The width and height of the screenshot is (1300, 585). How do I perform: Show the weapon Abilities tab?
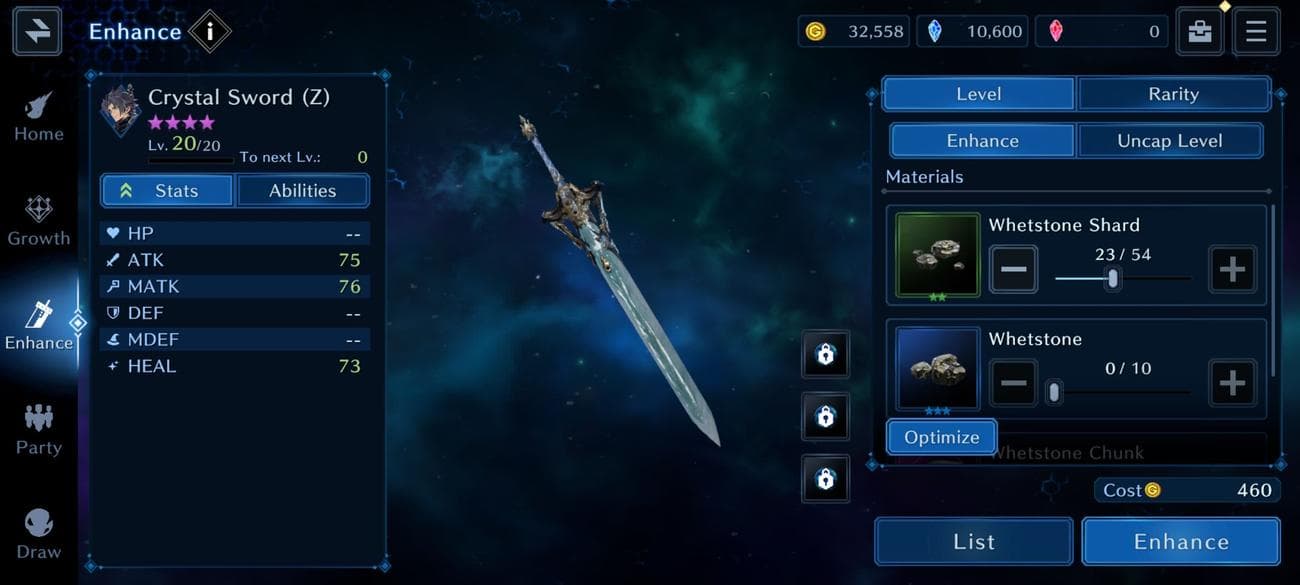click(x=302, y=191)
